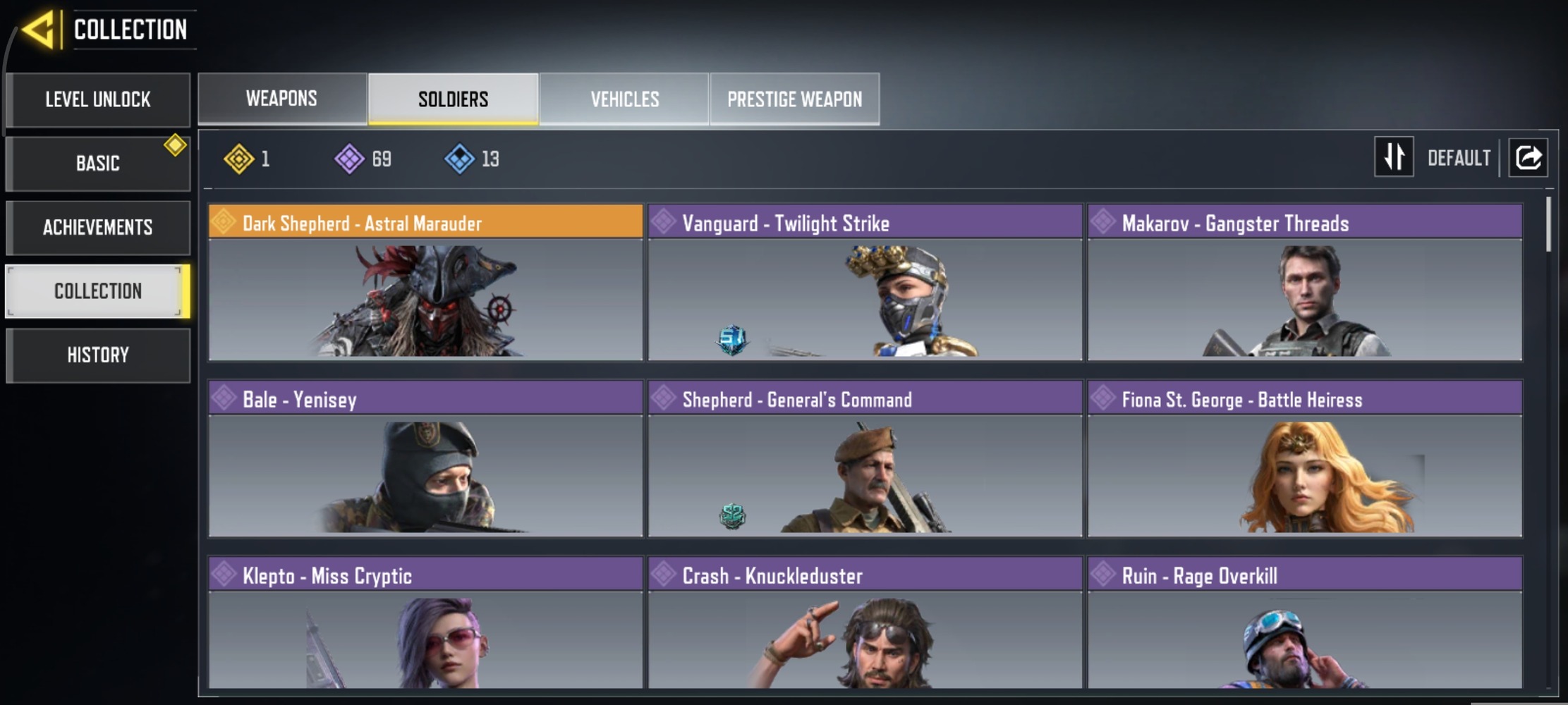
Task: Go back using the yellow arrow
Action: [39, 30]
